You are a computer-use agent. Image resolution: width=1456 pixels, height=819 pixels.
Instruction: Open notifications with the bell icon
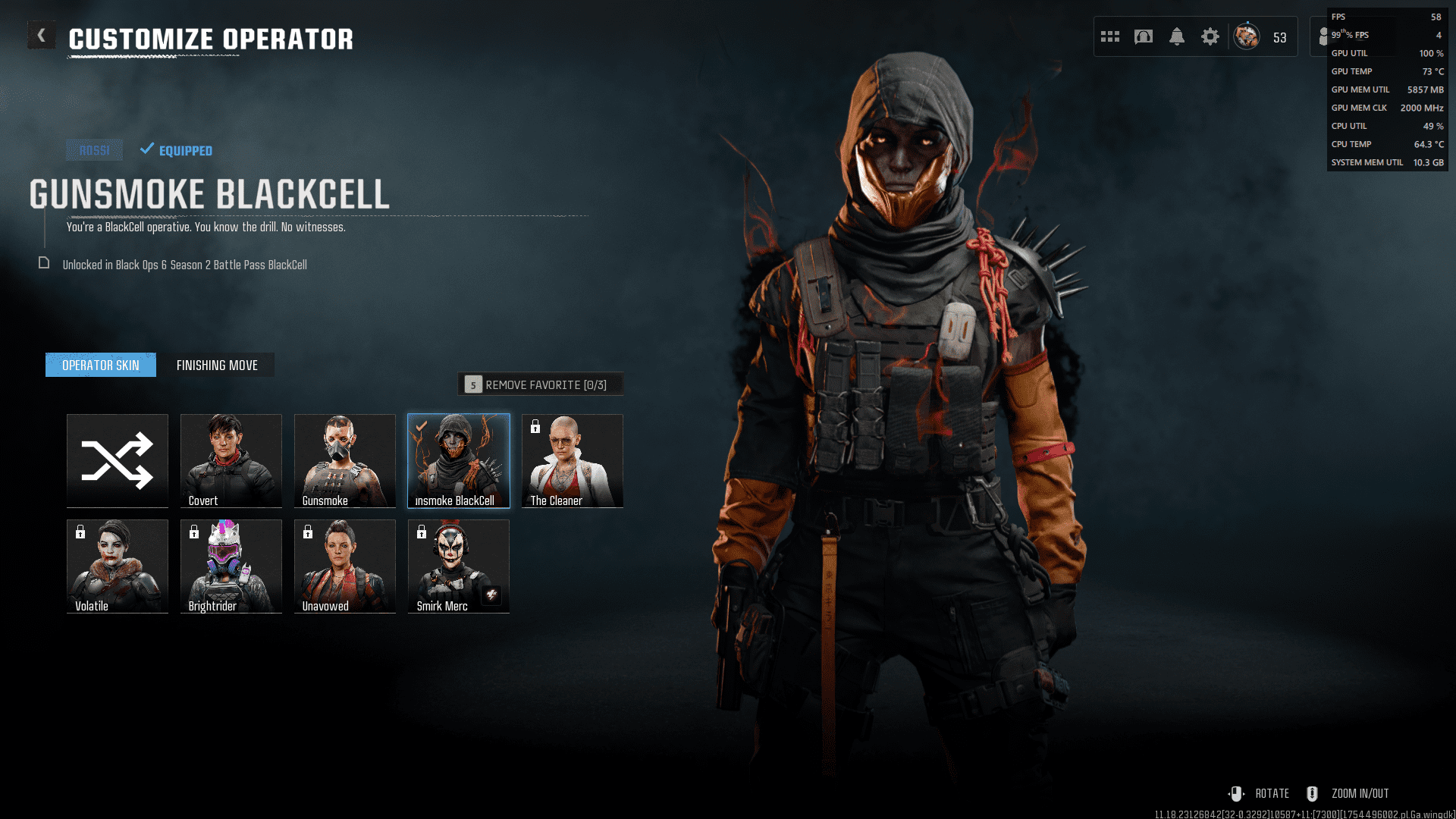tap(1177, 36)
